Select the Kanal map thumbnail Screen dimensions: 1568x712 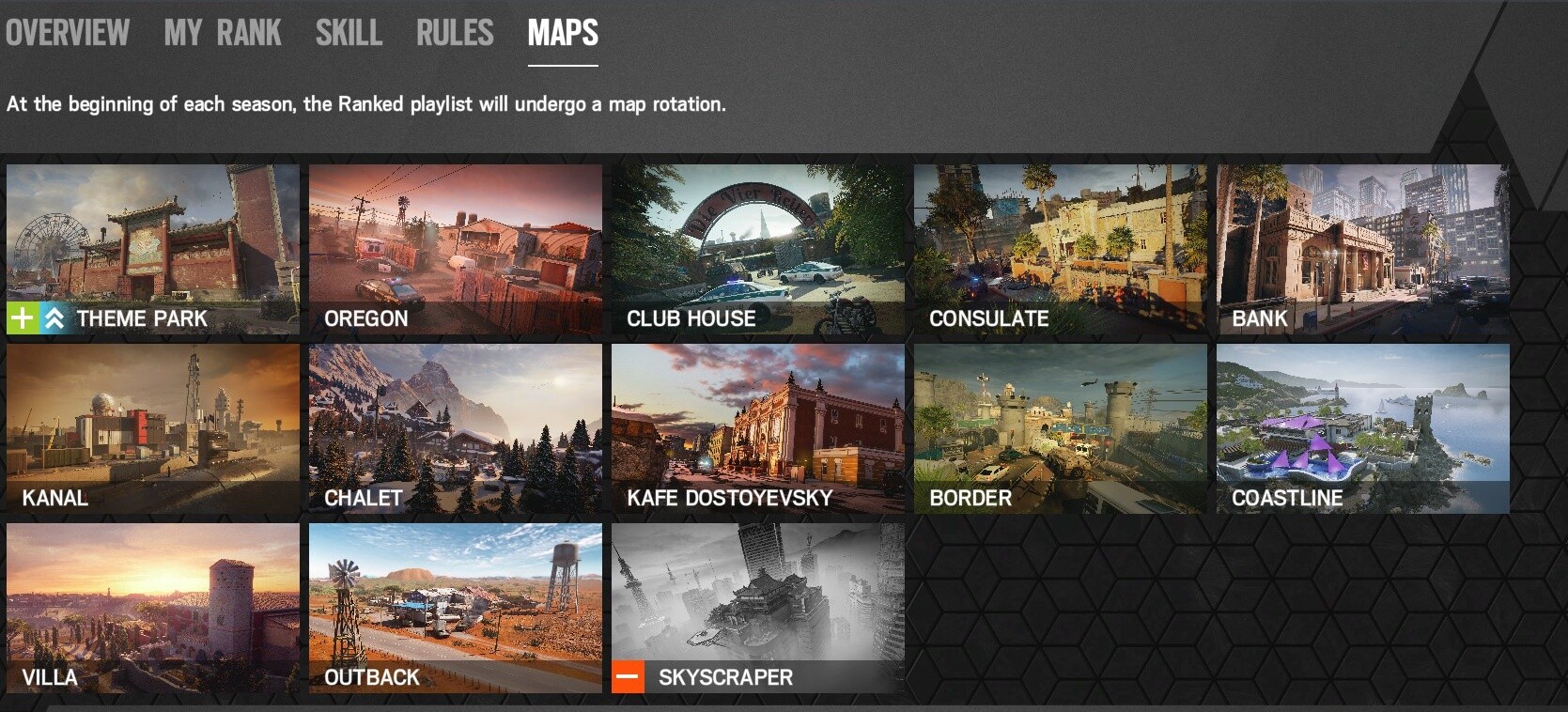pos(153,428)
